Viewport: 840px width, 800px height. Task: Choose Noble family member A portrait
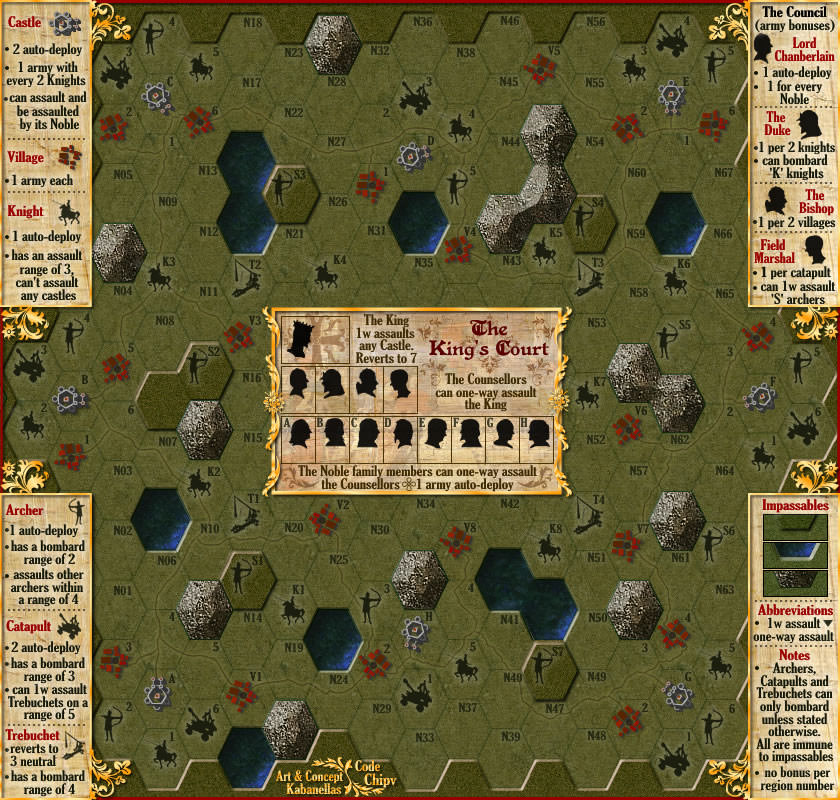point(301,434)
